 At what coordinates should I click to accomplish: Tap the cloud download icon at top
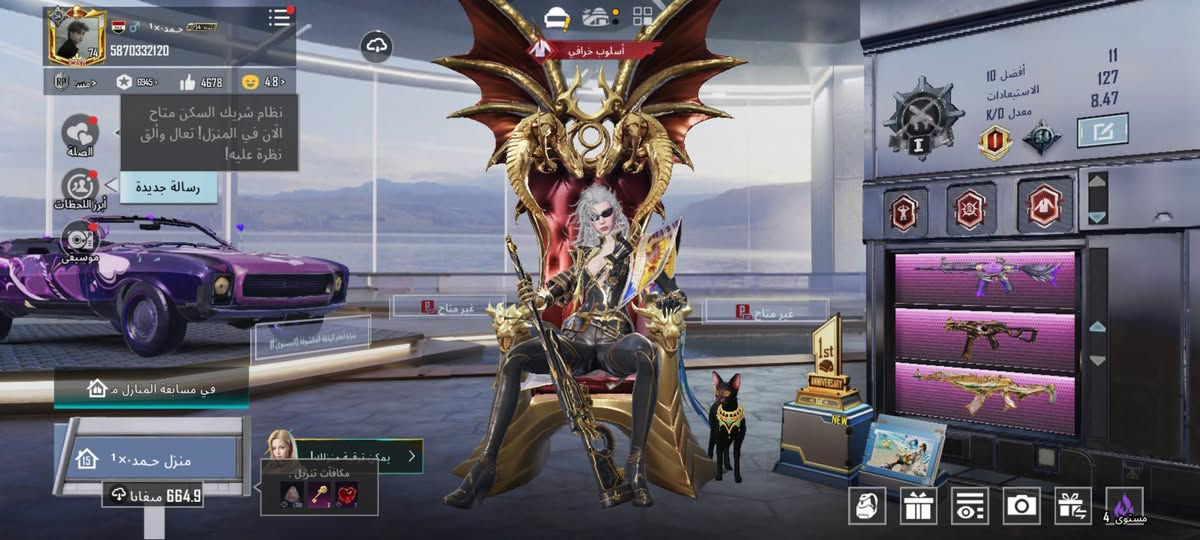[x=376, y=46]
